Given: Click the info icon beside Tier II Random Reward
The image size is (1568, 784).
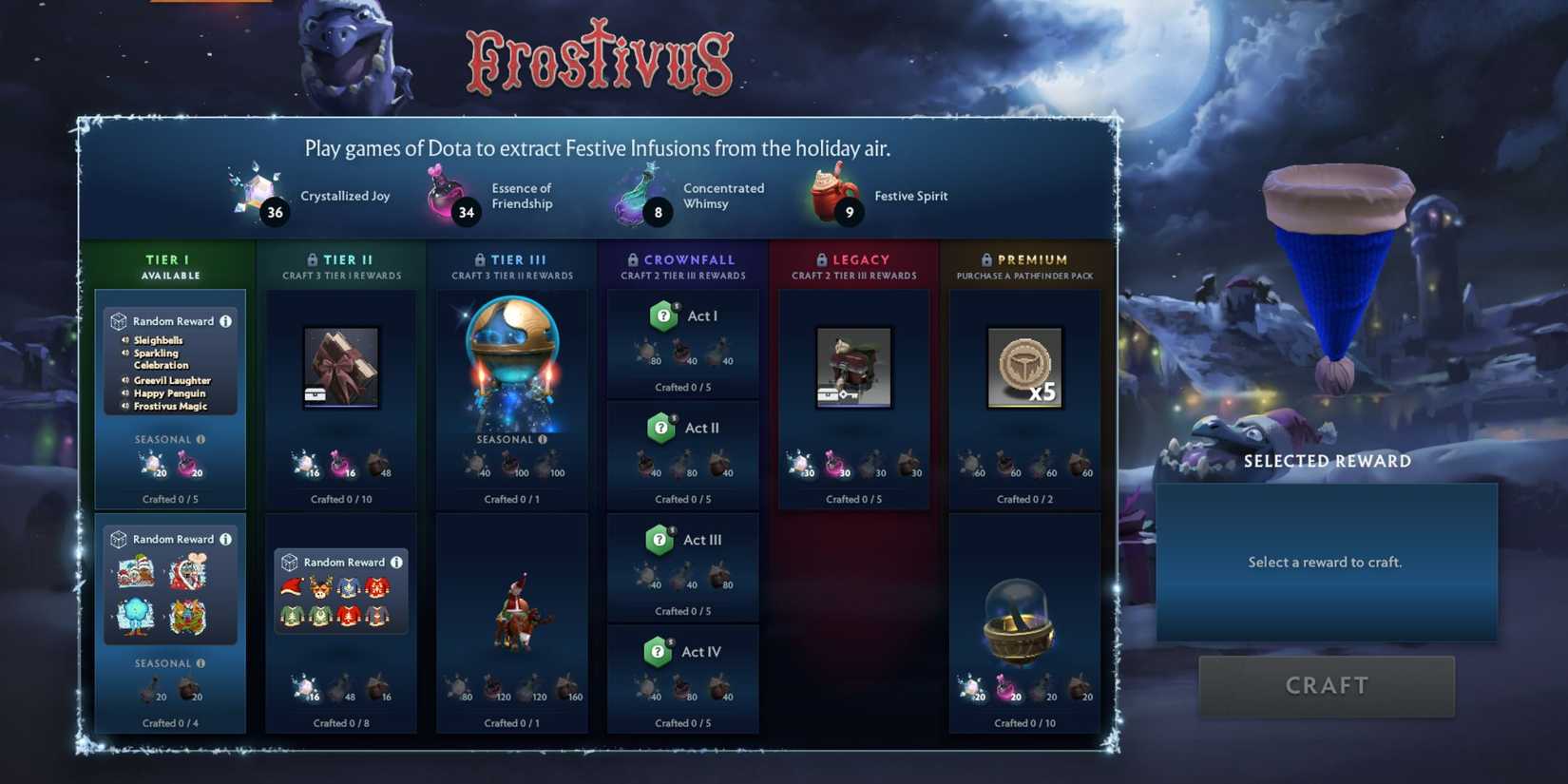Looking at the screenshot, I should click(x=397, y=562).
